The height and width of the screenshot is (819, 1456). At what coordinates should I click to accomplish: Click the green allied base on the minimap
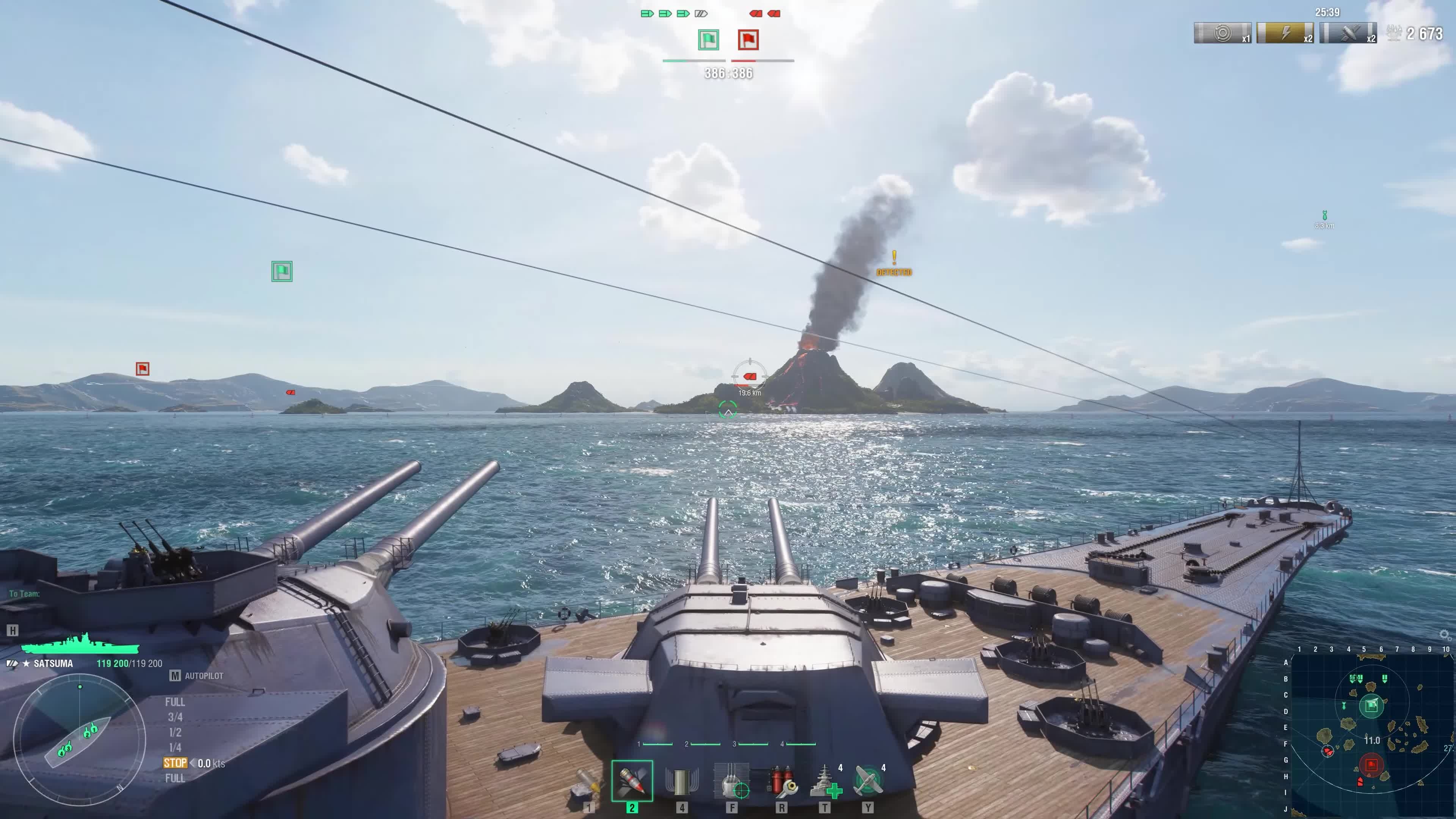pos(1371,705)
